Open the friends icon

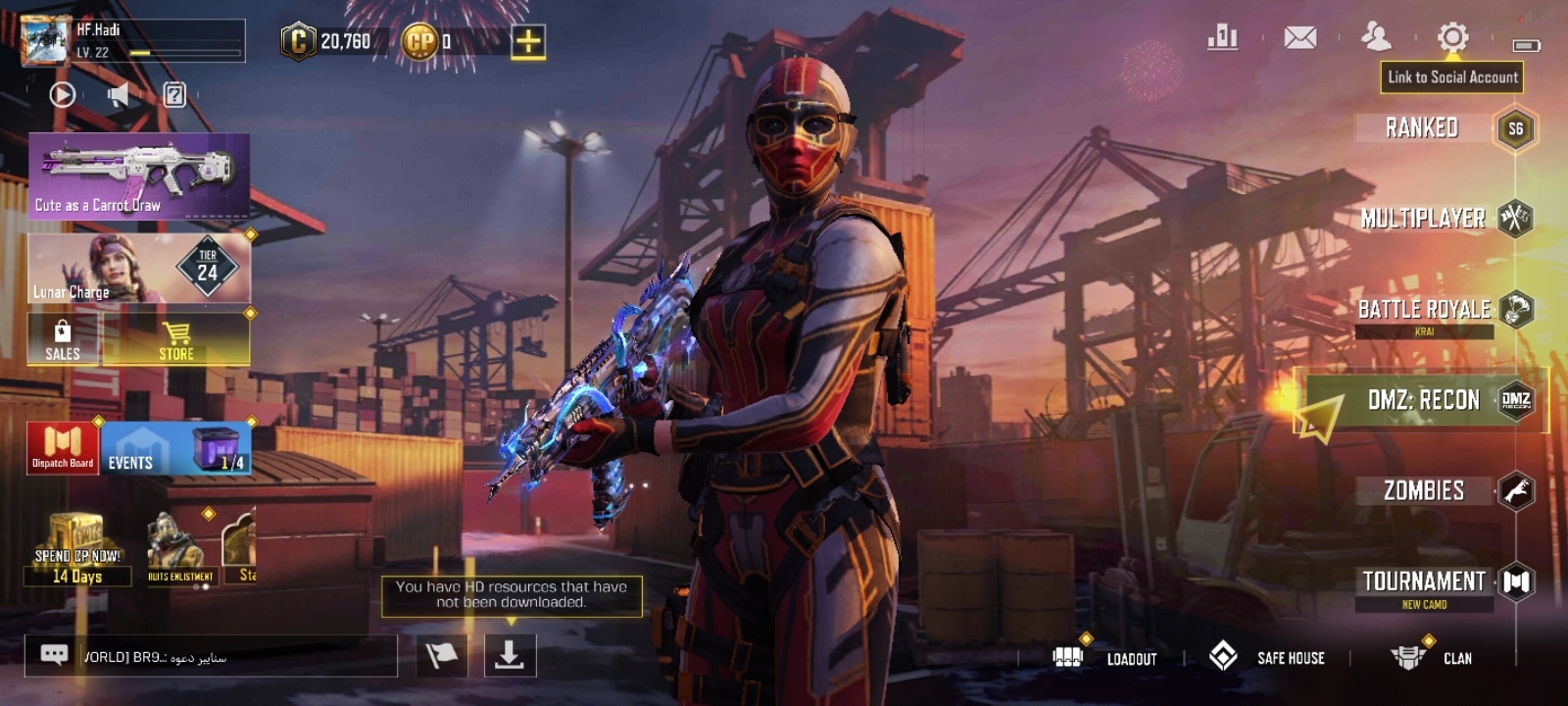pos(1376,37)
